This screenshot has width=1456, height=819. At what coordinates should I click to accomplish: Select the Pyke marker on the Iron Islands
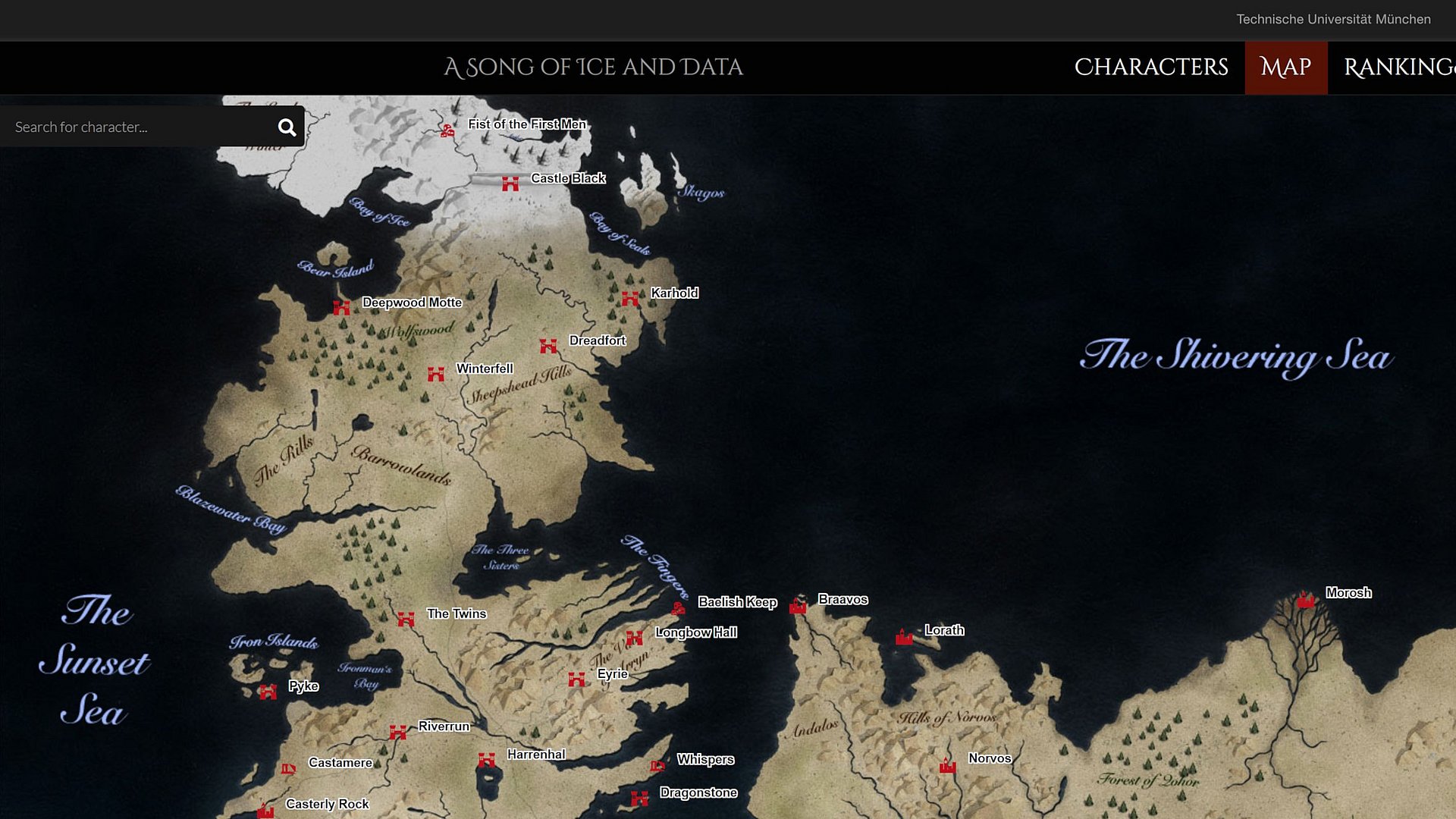269,691
